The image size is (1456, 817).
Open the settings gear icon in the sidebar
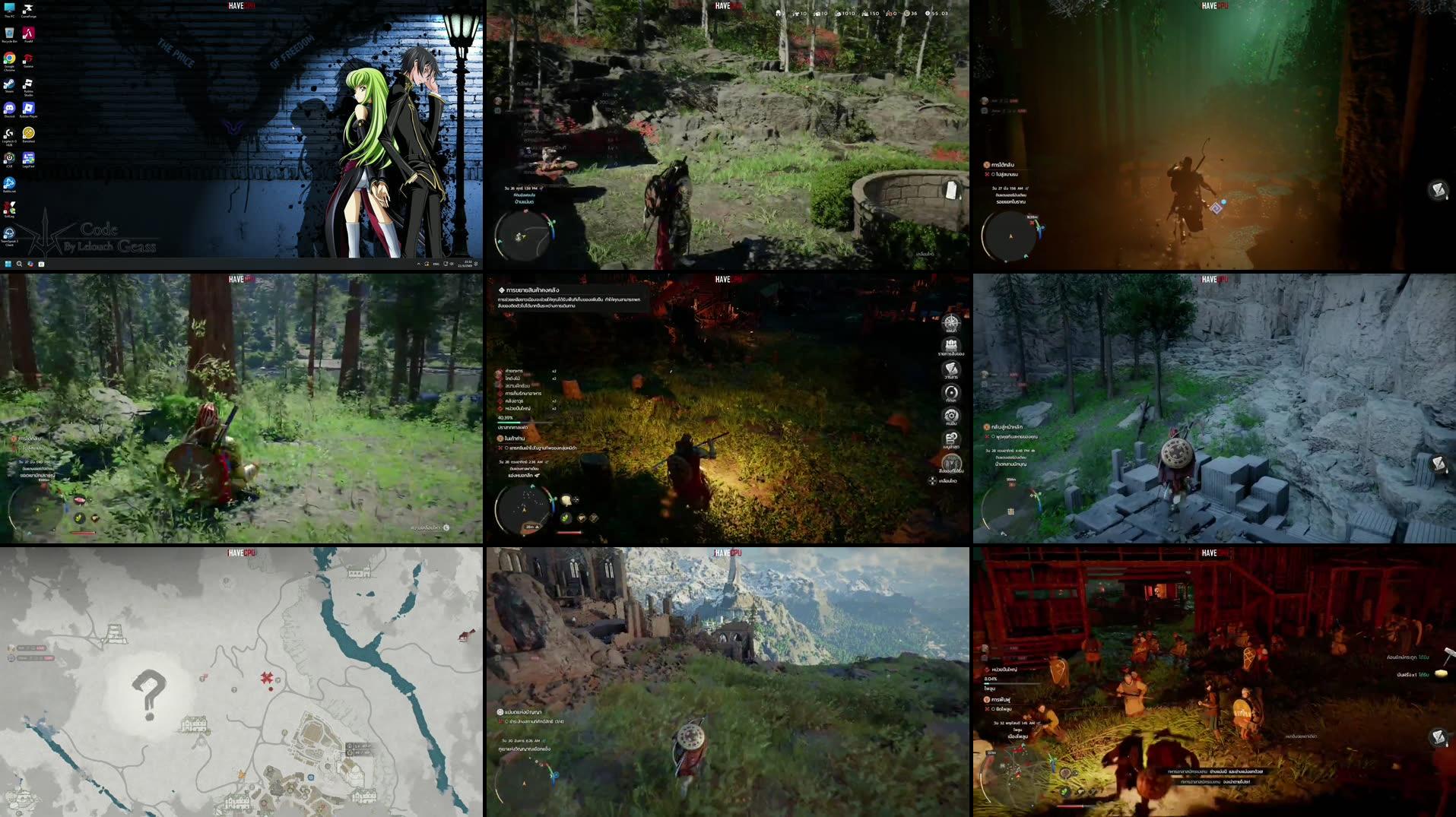(953, 414)
